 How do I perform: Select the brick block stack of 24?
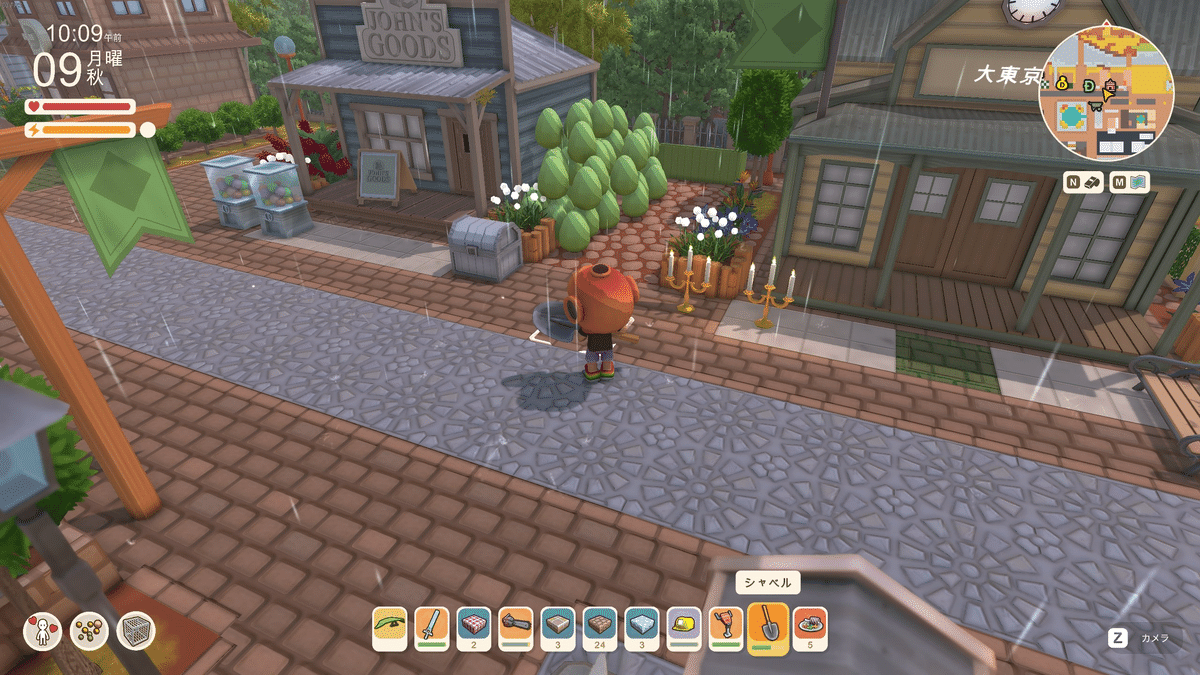click(600, 627)
